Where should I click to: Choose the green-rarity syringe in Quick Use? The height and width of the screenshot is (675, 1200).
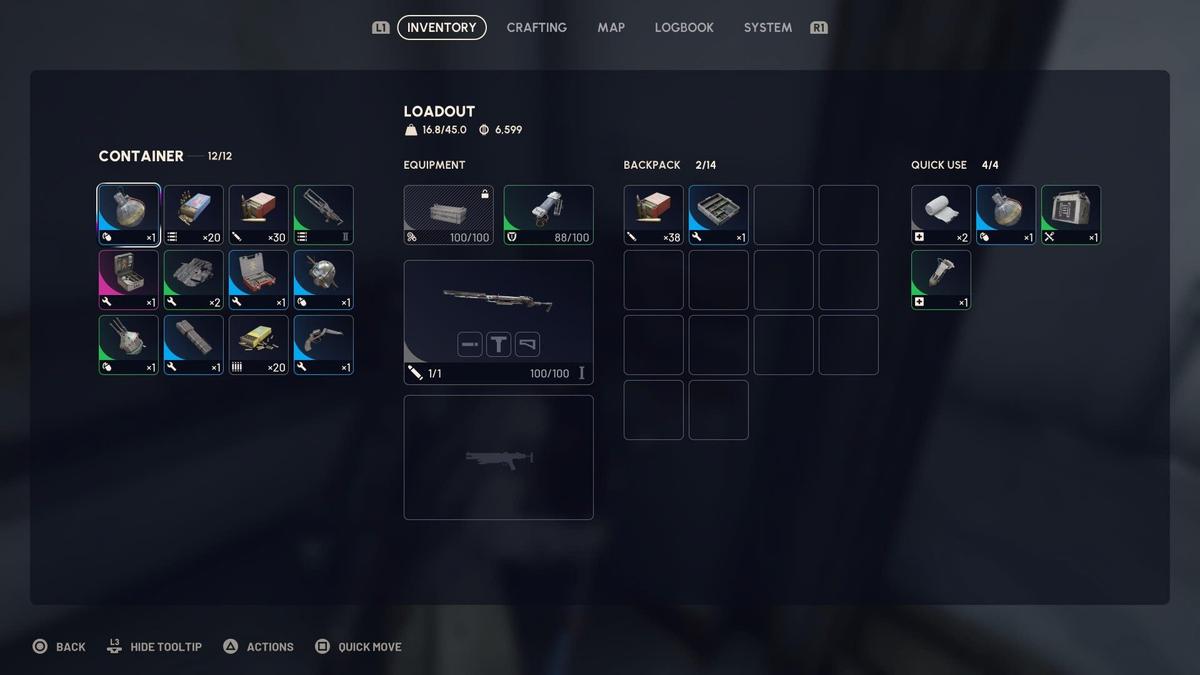[x=941, y=280]
